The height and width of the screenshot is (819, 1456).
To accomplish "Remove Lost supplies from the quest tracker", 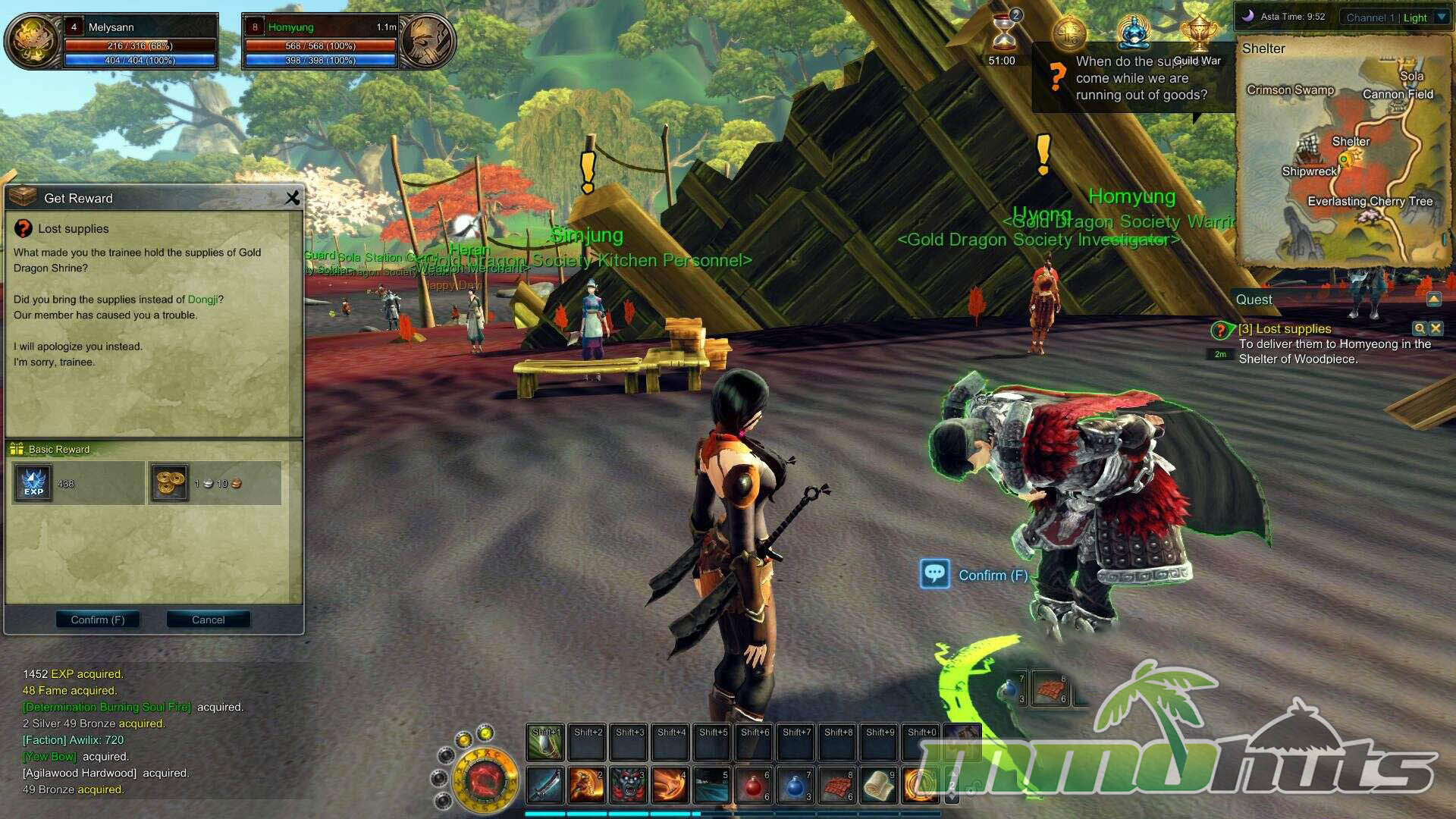I will pyautogui.click(x=1436, y=328).
